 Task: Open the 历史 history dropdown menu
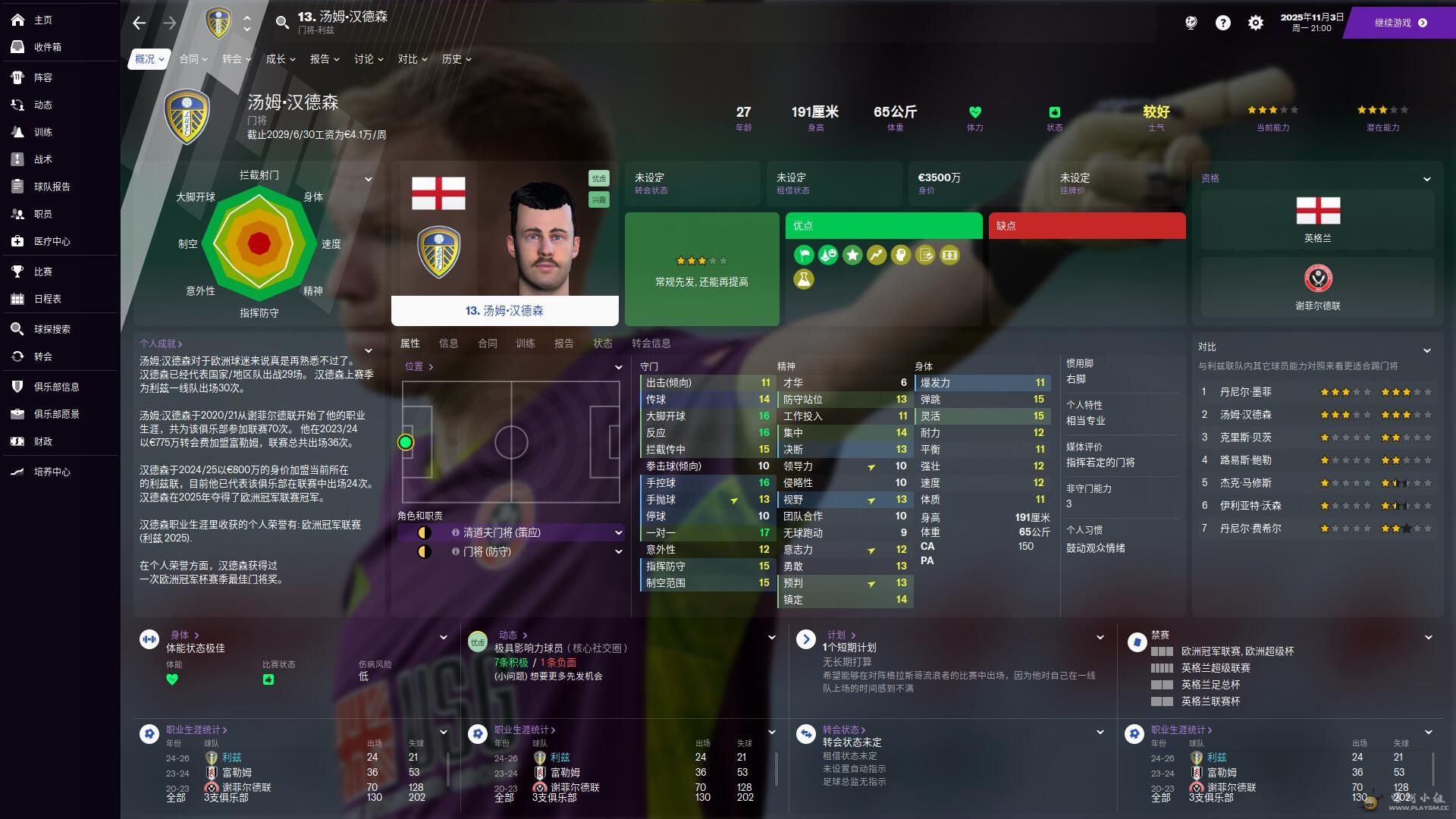click(x=457, y=59)
